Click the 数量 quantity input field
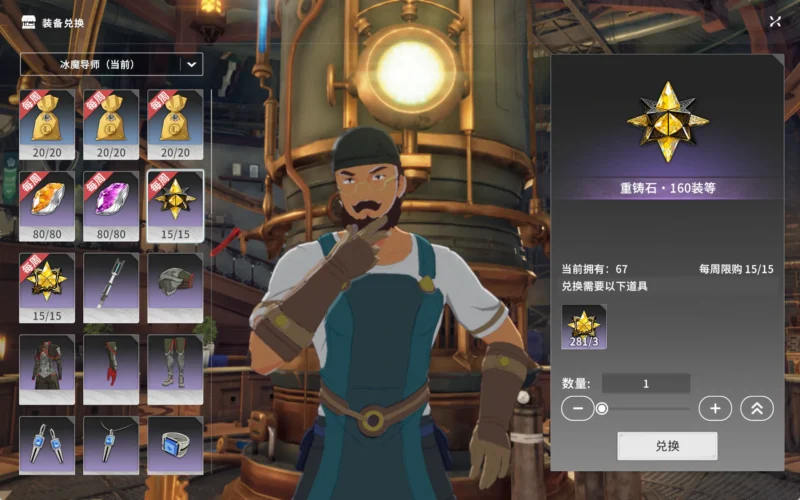Image resolution: width=800 pixels, height=500 pixels. pos(646,383)
